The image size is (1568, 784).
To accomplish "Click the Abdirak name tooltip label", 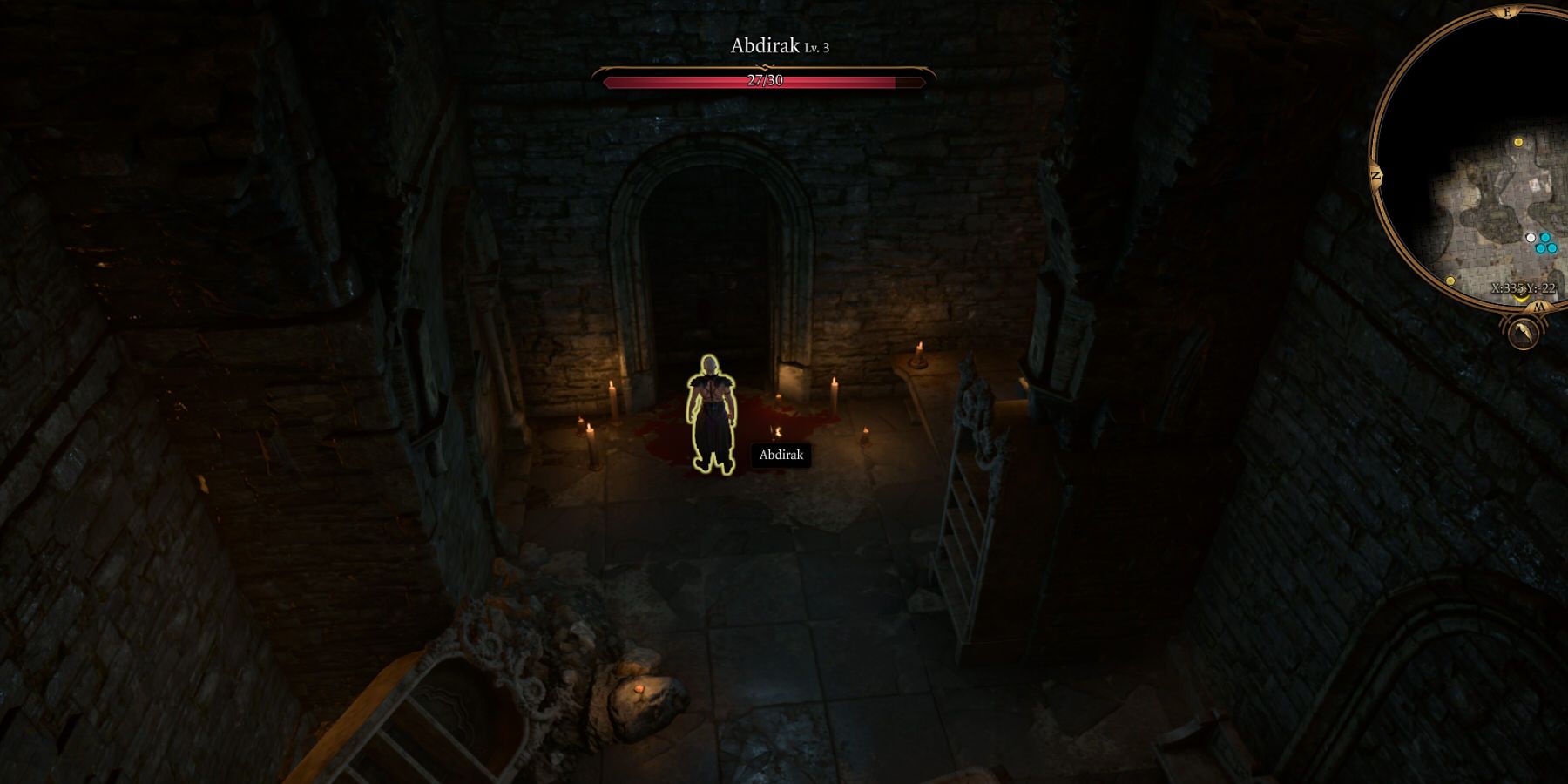I will click(781, 455).
